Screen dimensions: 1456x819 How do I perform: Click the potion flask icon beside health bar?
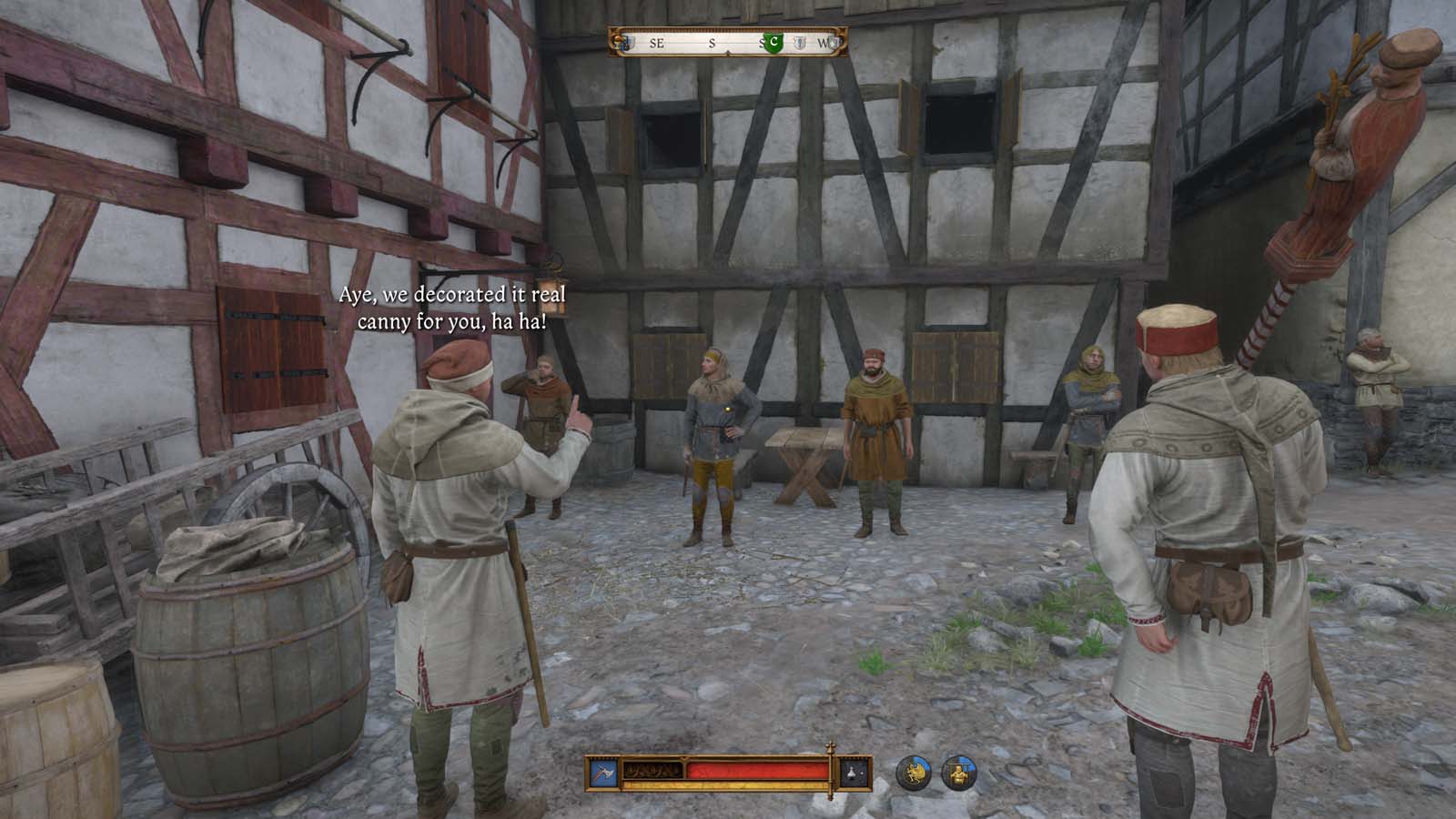852,773
